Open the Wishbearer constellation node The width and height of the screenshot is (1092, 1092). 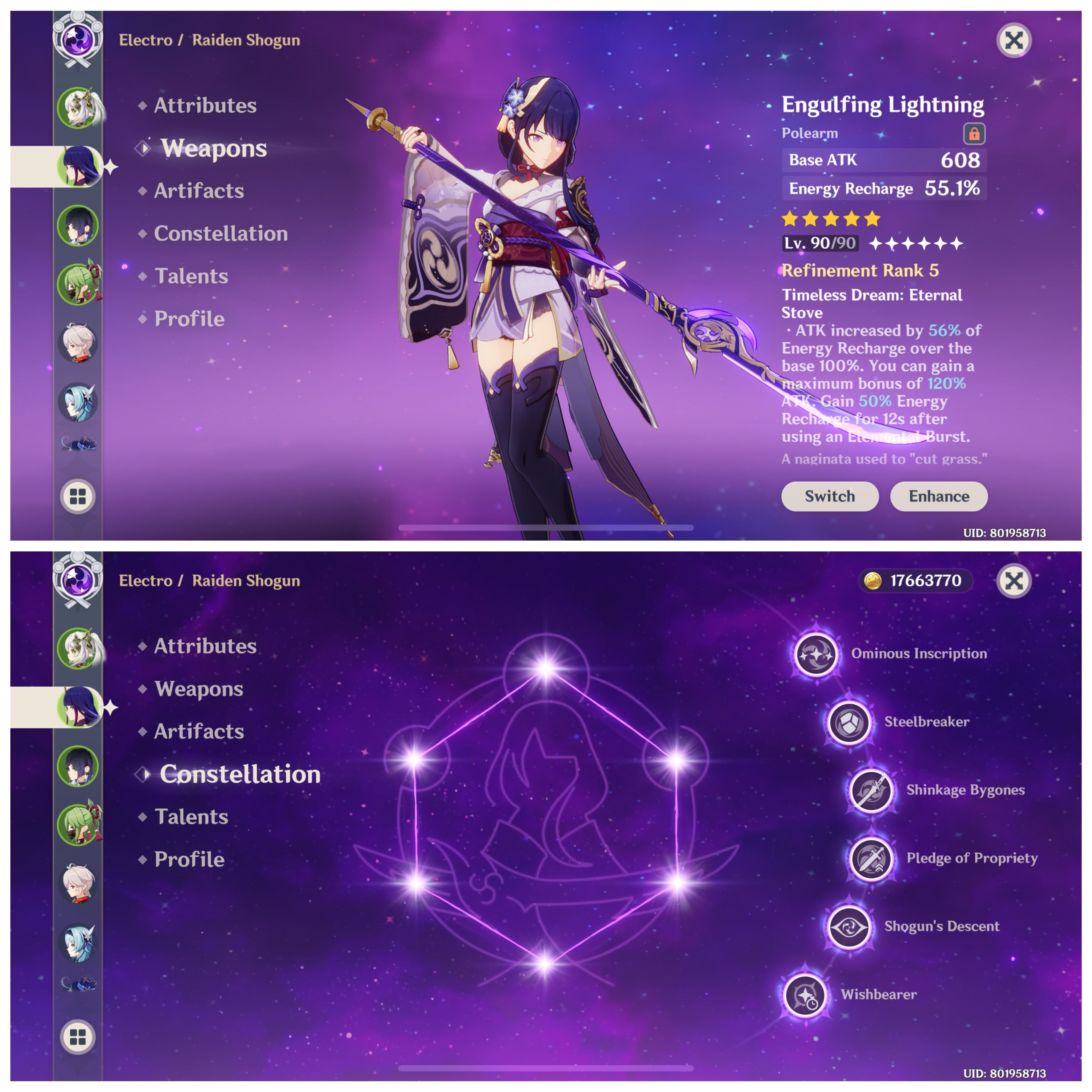[x=805, y=996]
